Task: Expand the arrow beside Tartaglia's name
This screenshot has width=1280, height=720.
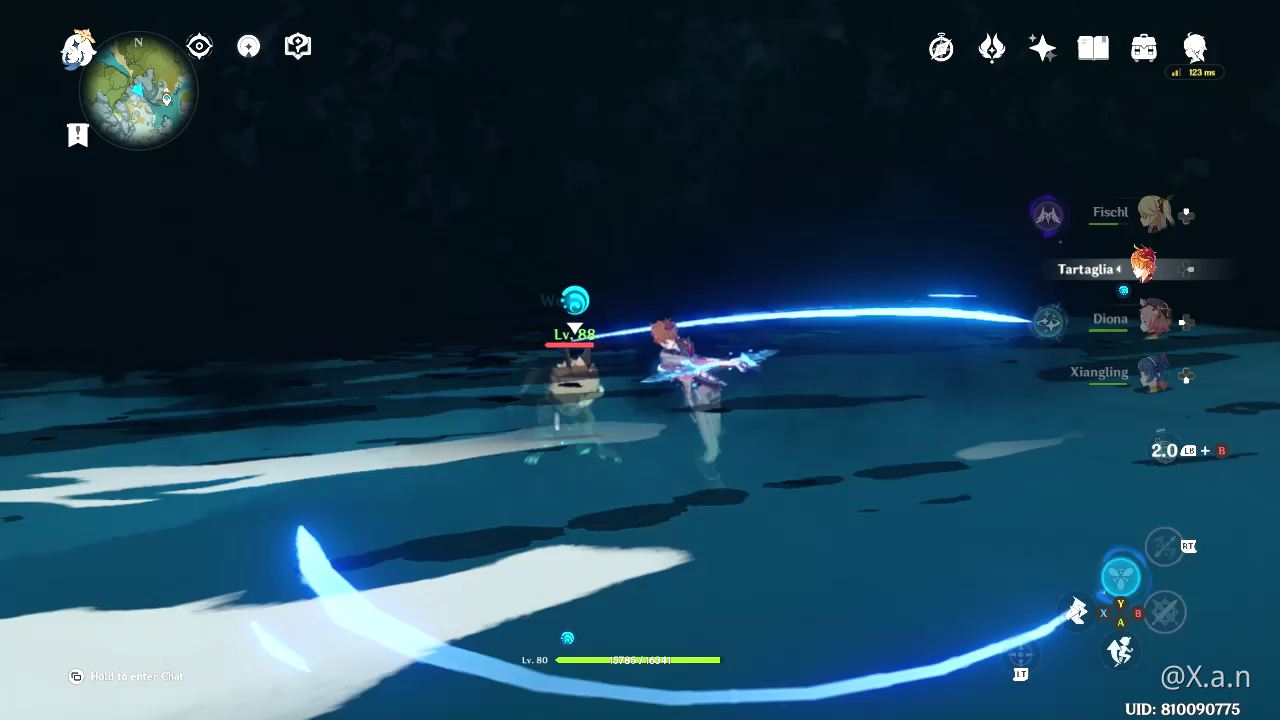Action: [x=1120, y=269]
